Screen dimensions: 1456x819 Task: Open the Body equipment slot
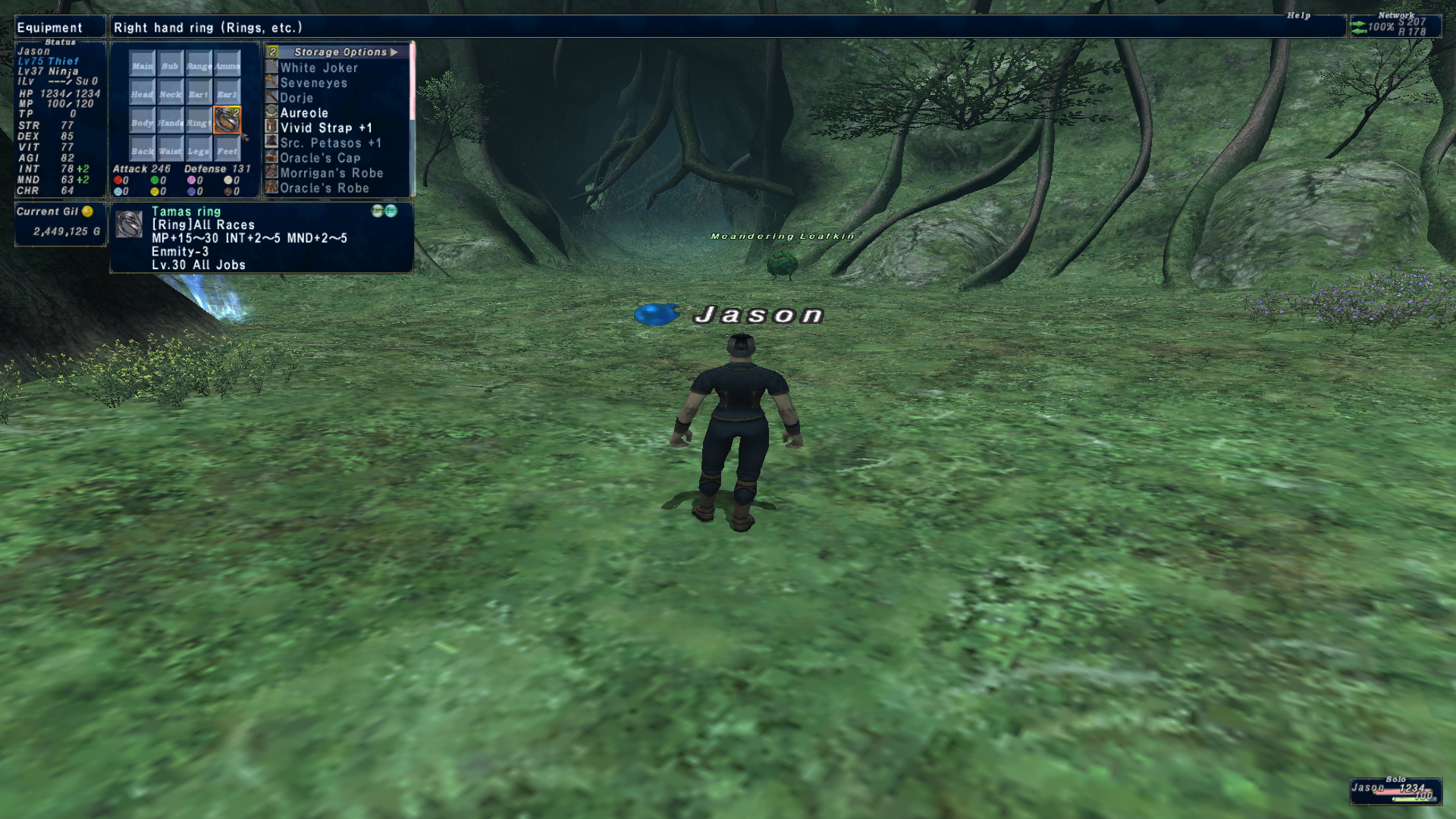[142, 121]
